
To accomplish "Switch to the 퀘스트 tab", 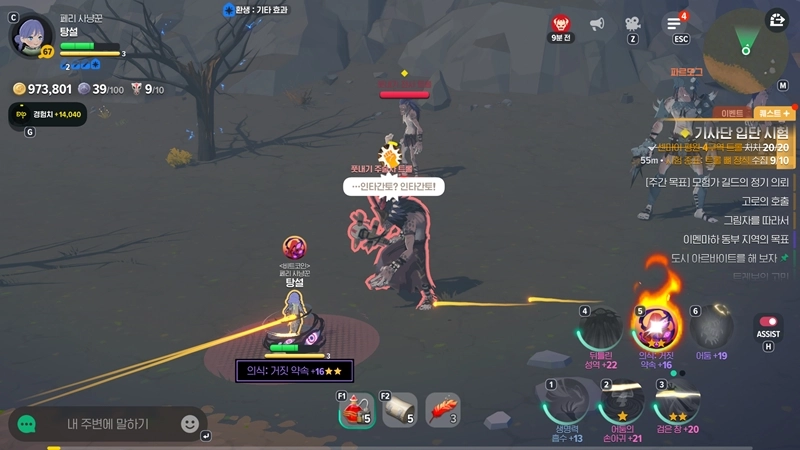I will [775, 114].
